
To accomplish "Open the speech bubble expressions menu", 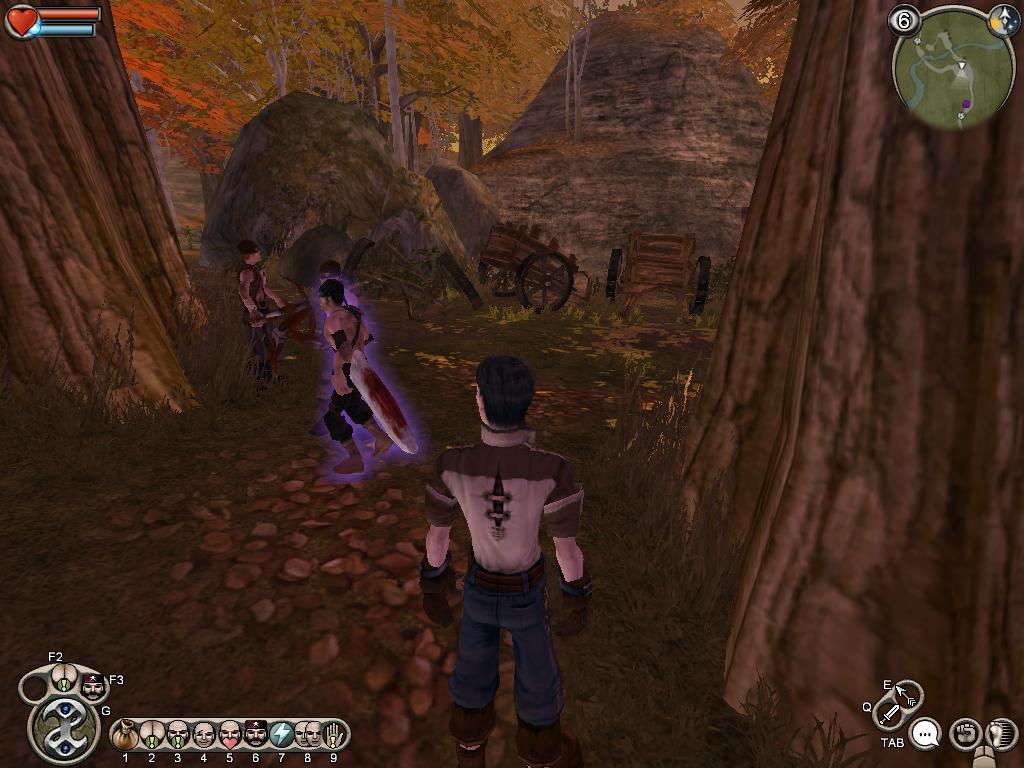I will click(926, 735).
